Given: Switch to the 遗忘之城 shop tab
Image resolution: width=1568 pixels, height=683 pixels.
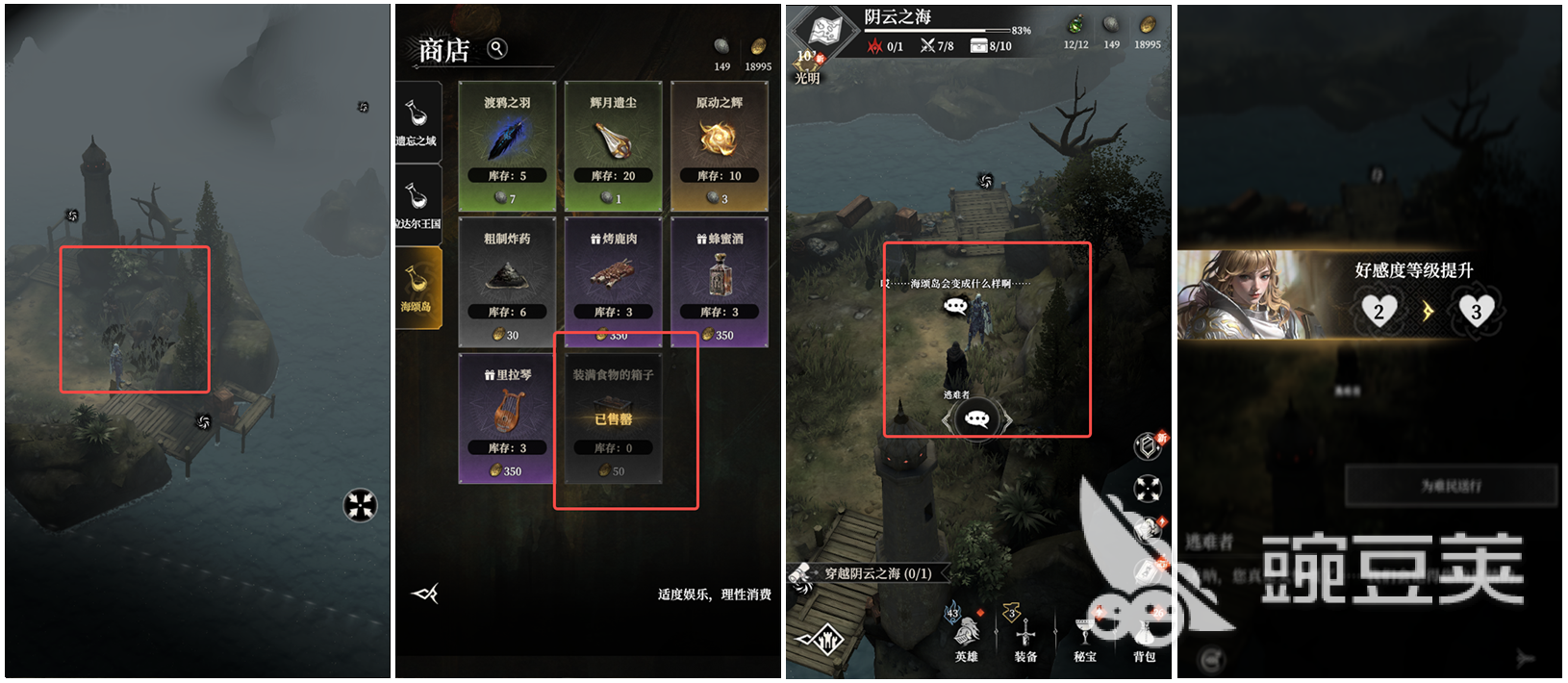Looking at the screenshot, I should click(x=417, y=120).
